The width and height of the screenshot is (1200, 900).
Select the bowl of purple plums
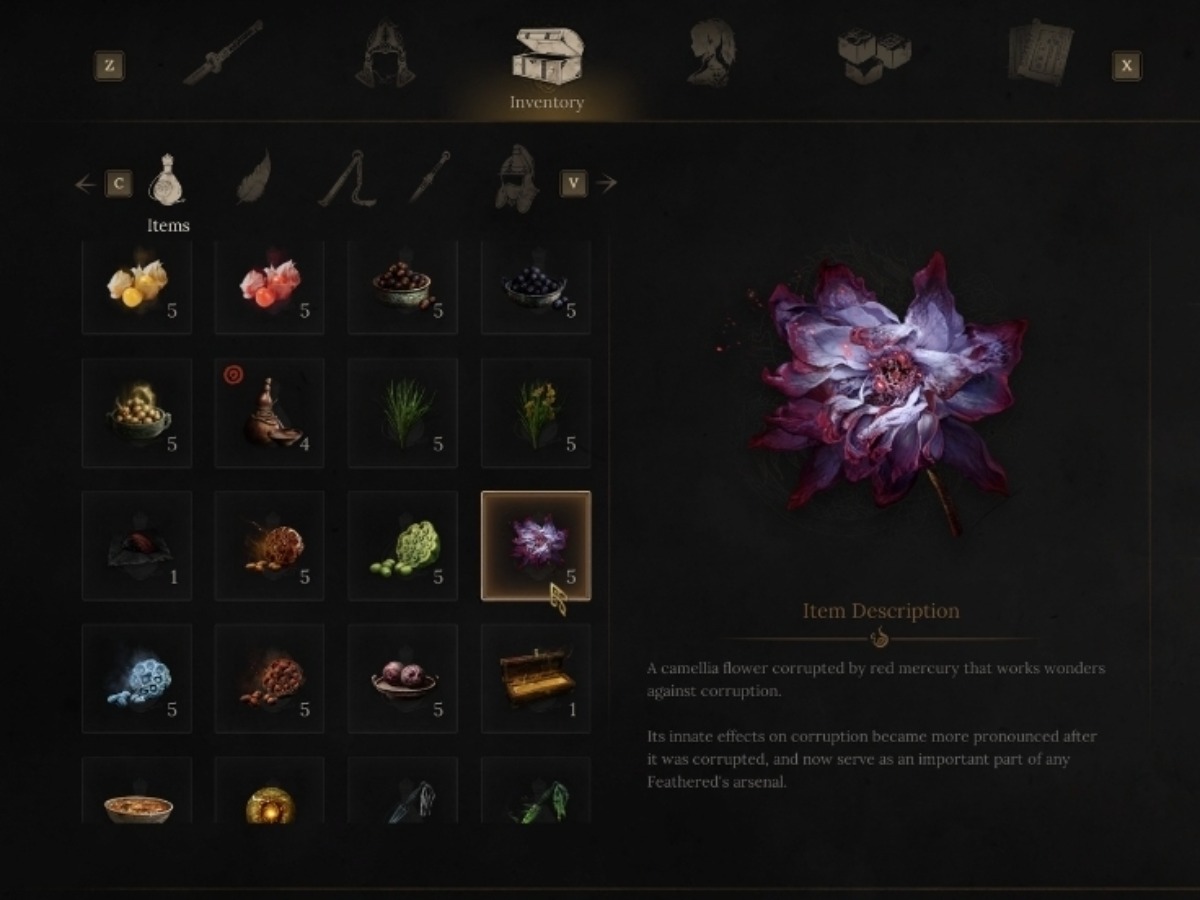pyautogui.click(x=403, y=679)
